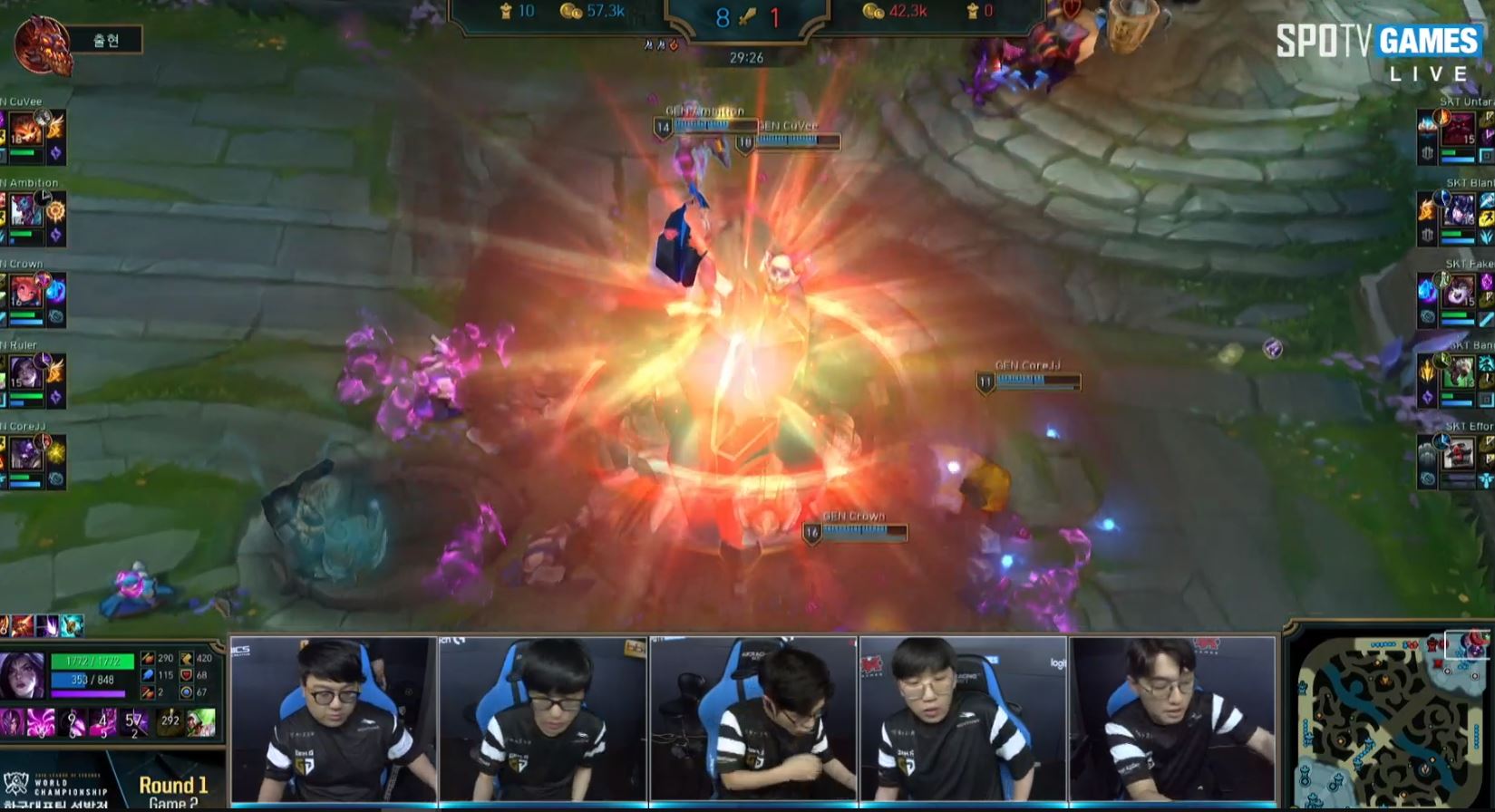This screenshot has height=812, width=1495.
Task: Select GEN Ruler's portrait on the left sidebar
Action: (x=27, y=370)
